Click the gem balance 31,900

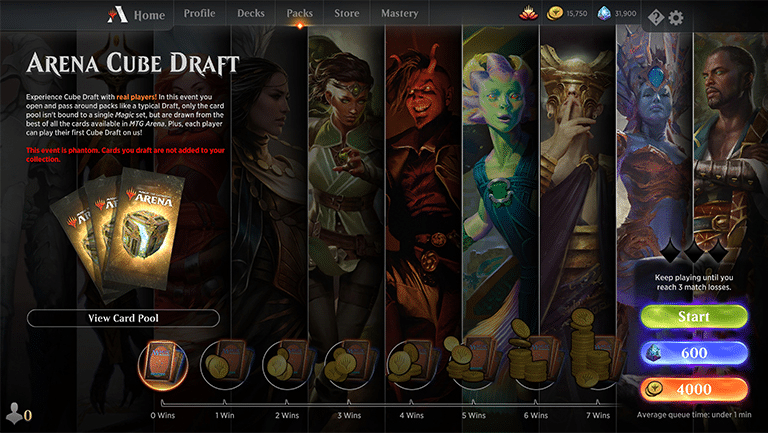618,15
